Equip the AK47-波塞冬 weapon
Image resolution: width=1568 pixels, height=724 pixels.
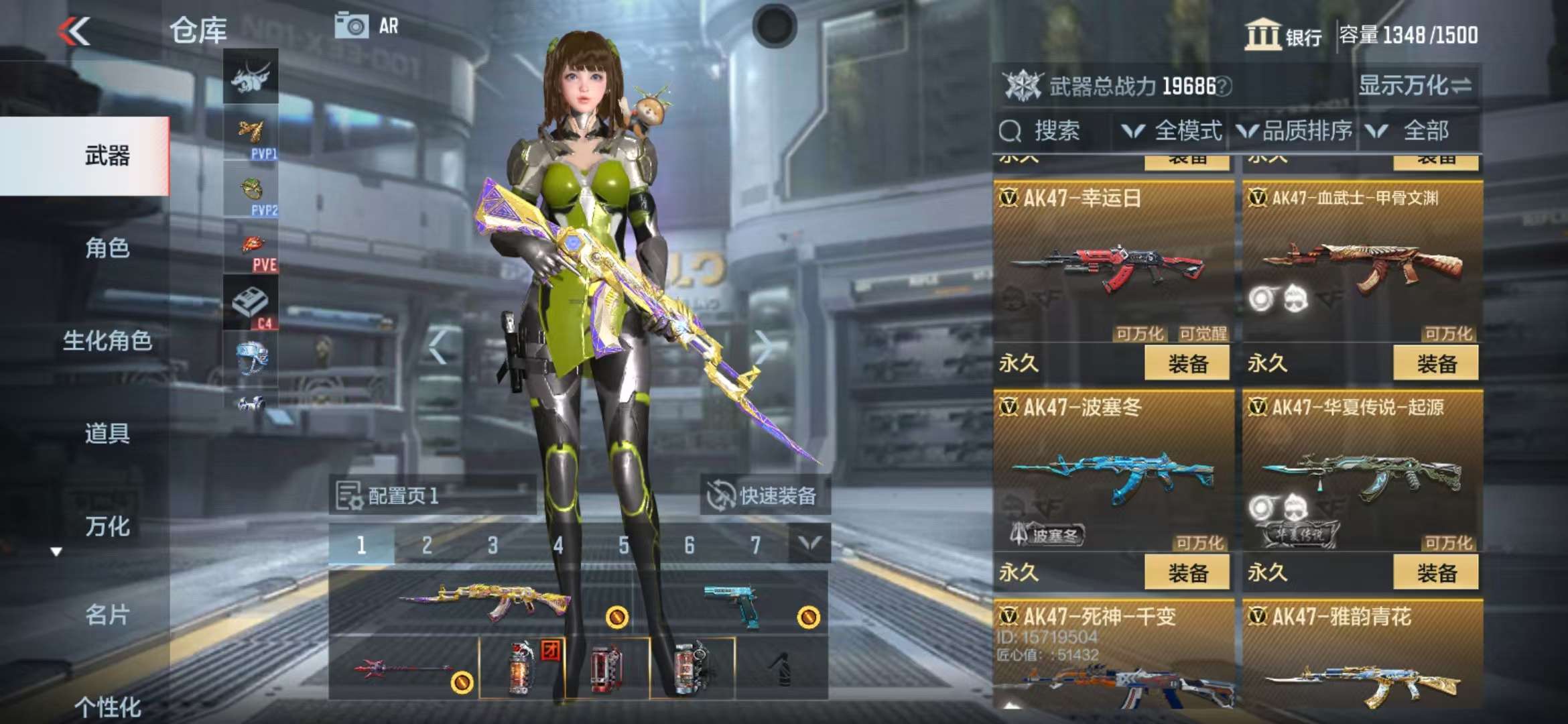tap(1187, 573)
